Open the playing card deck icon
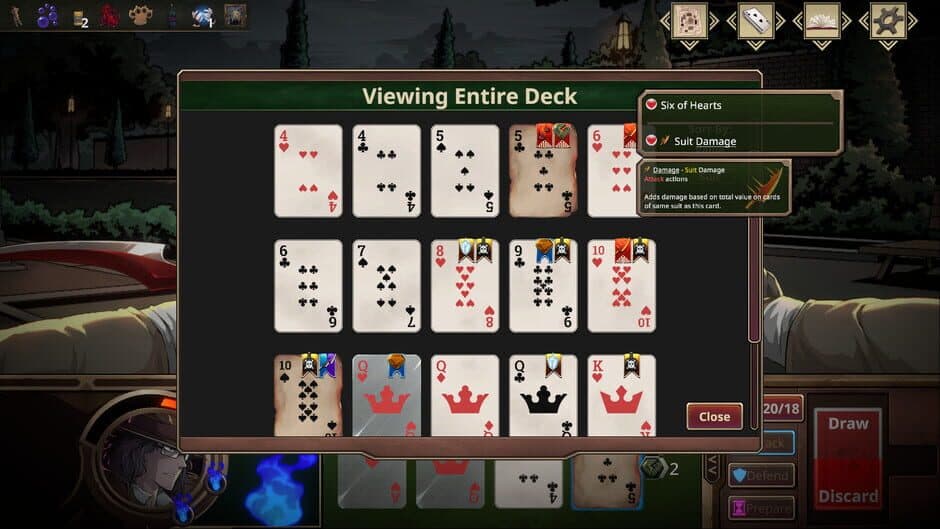Screen dimensions: 940x529 pyautogui.click(x=756, y=21)
